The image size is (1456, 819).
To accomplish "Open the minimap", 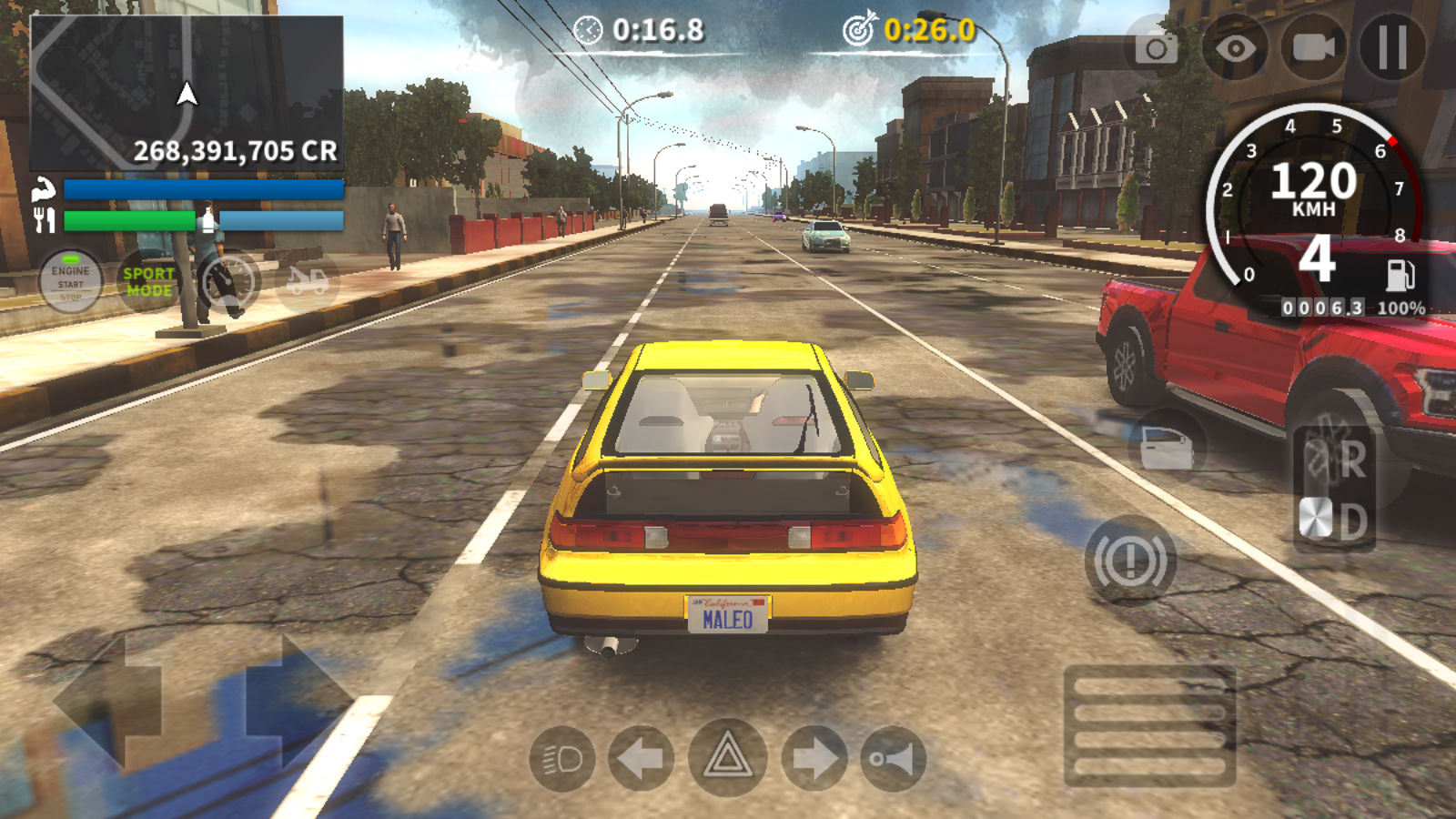I will [x=187, y=93].
